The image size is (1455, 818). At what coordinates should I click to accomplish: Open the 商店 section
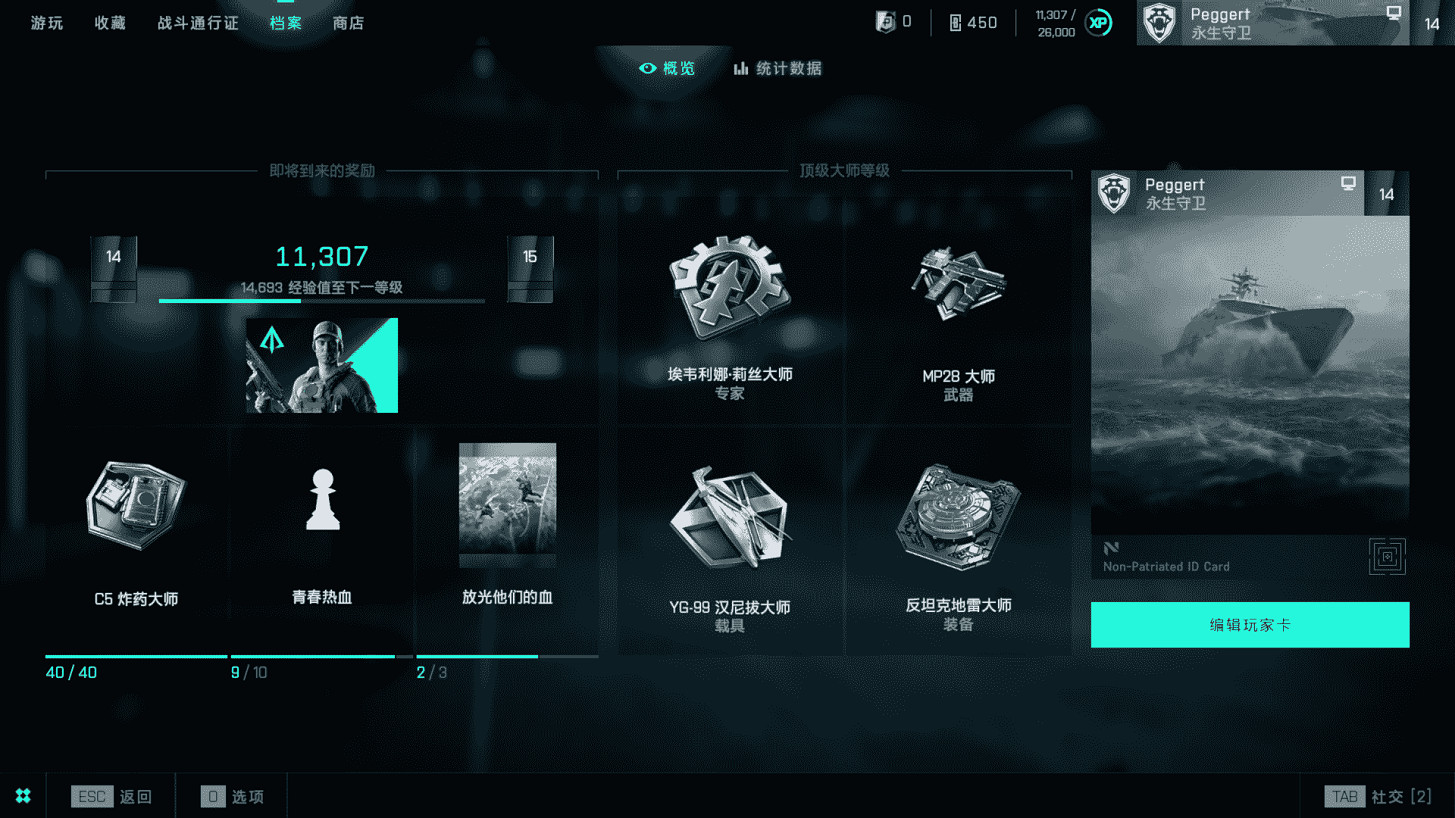(348, 22)
